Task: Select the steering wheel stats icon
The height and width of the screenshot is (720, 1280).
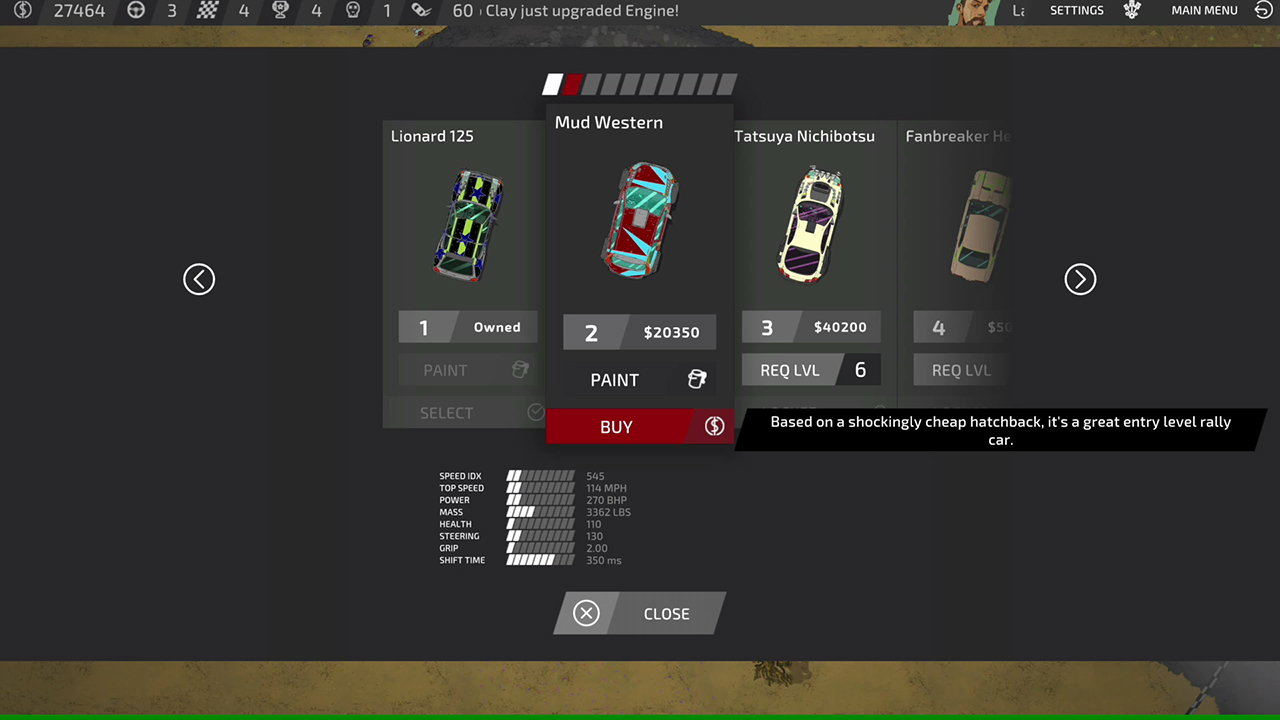Action: click(x=134, y=11)
